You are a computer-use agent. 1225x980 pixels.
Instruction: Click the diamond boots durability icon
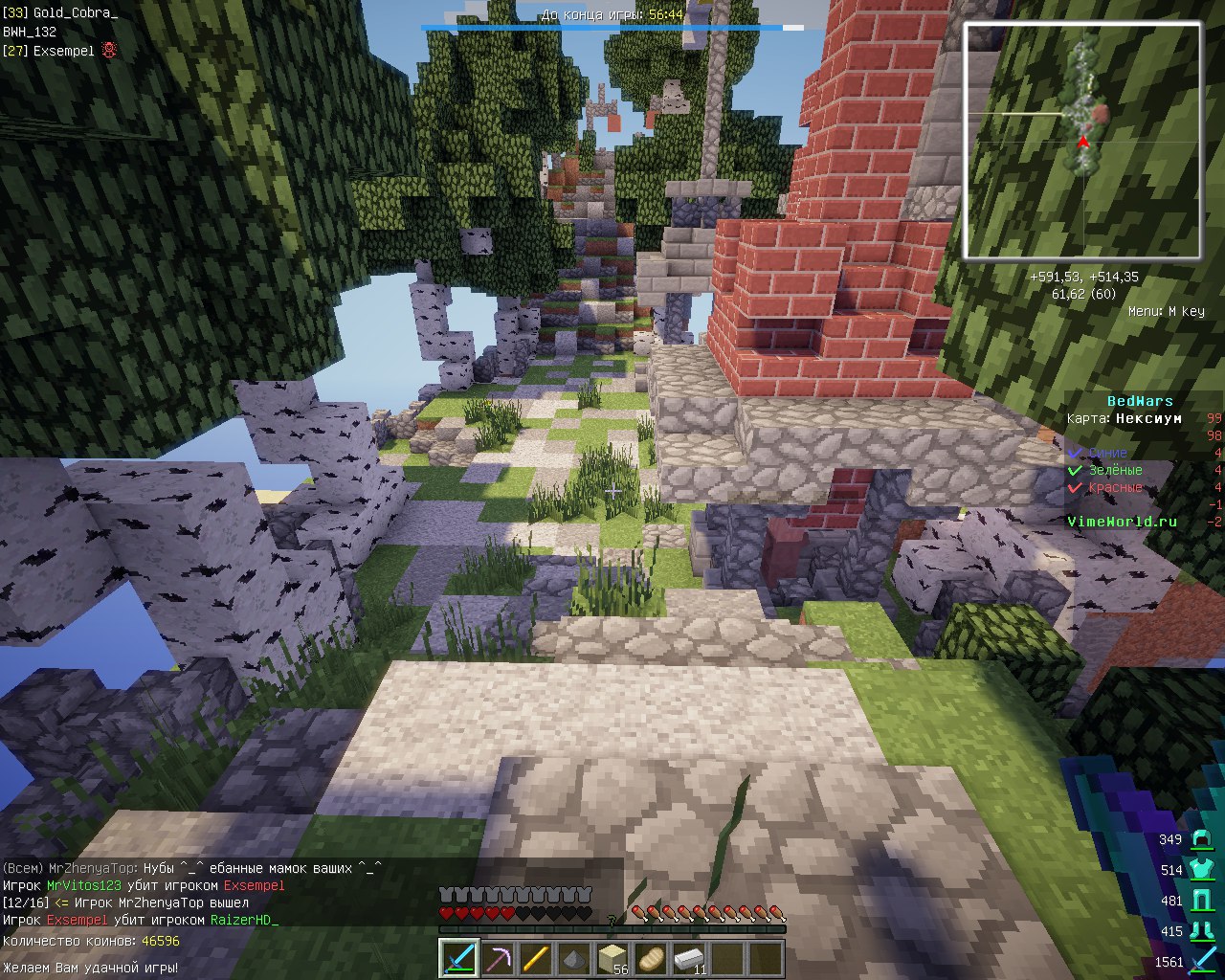pos(1200,931)
